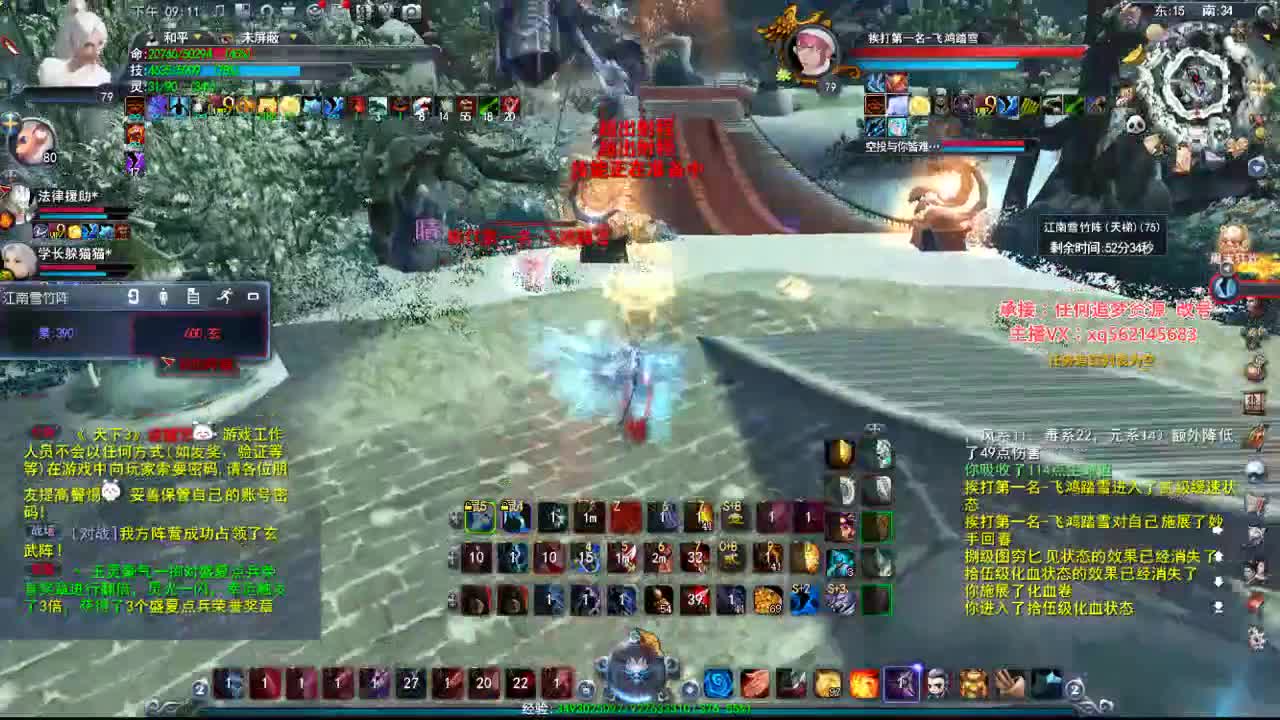The image size is (1280, 720).
Task: Click the running person icon on 江南雪竹阵 panel
Action: tap(225, 296)
